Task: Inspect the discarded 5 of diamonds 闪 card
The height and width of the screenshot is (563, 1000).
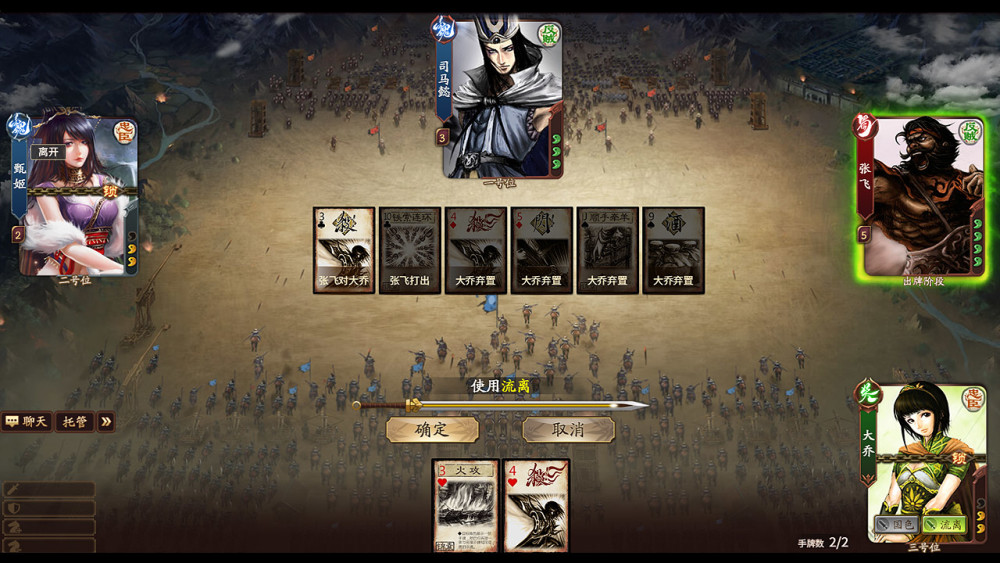Action: click(x=541, y=249)
